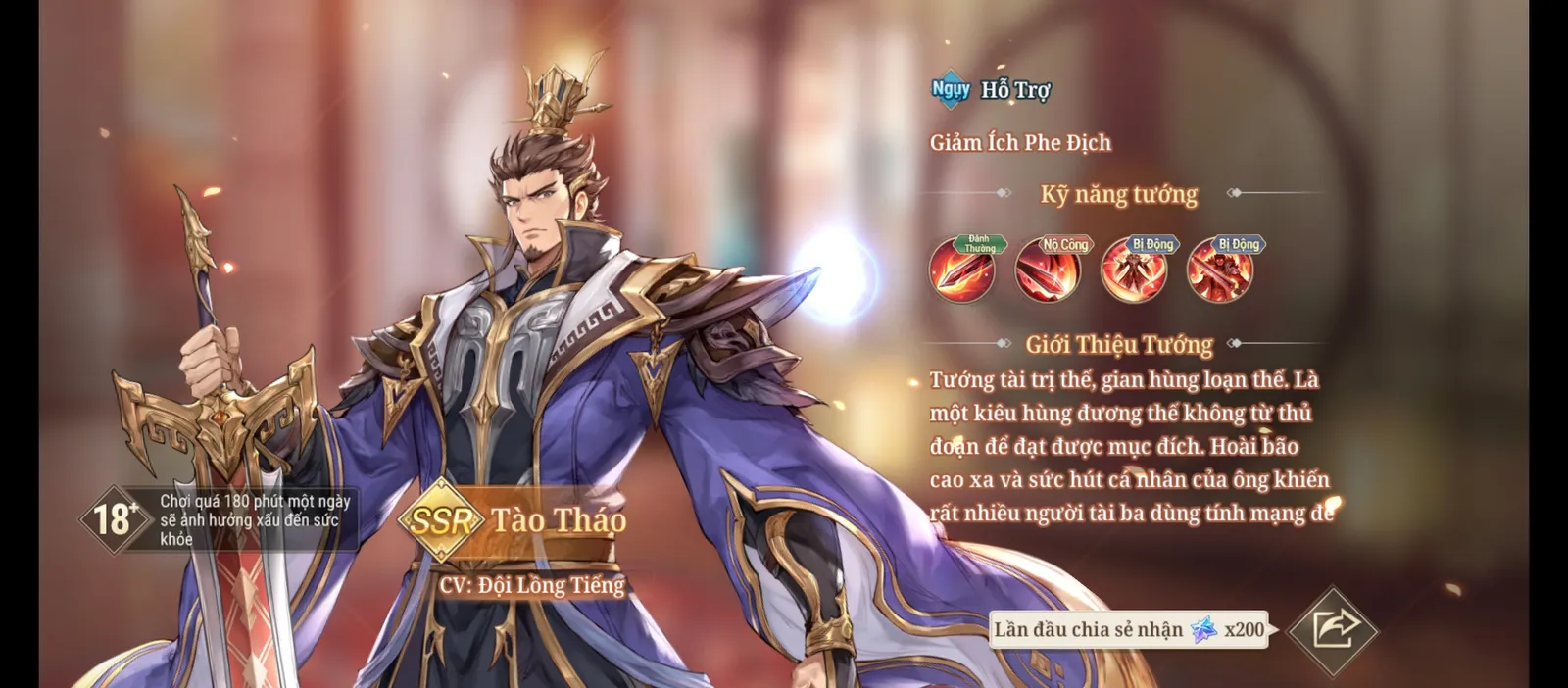The width and height of the screenshot is (1568, 688).
Task: View the Đánh Thường skill icon
Action: pos(962,270)
